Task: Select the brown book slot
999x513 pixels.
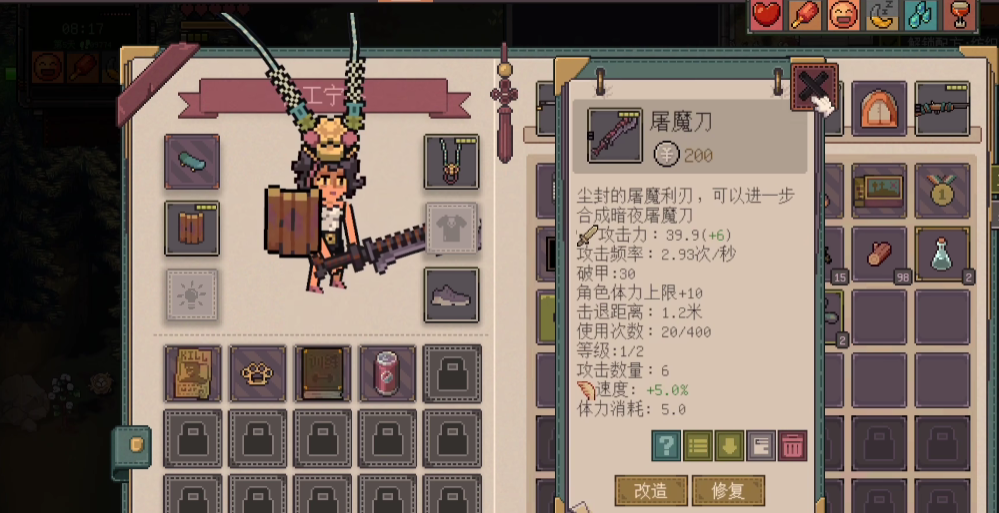Action: 322,373
